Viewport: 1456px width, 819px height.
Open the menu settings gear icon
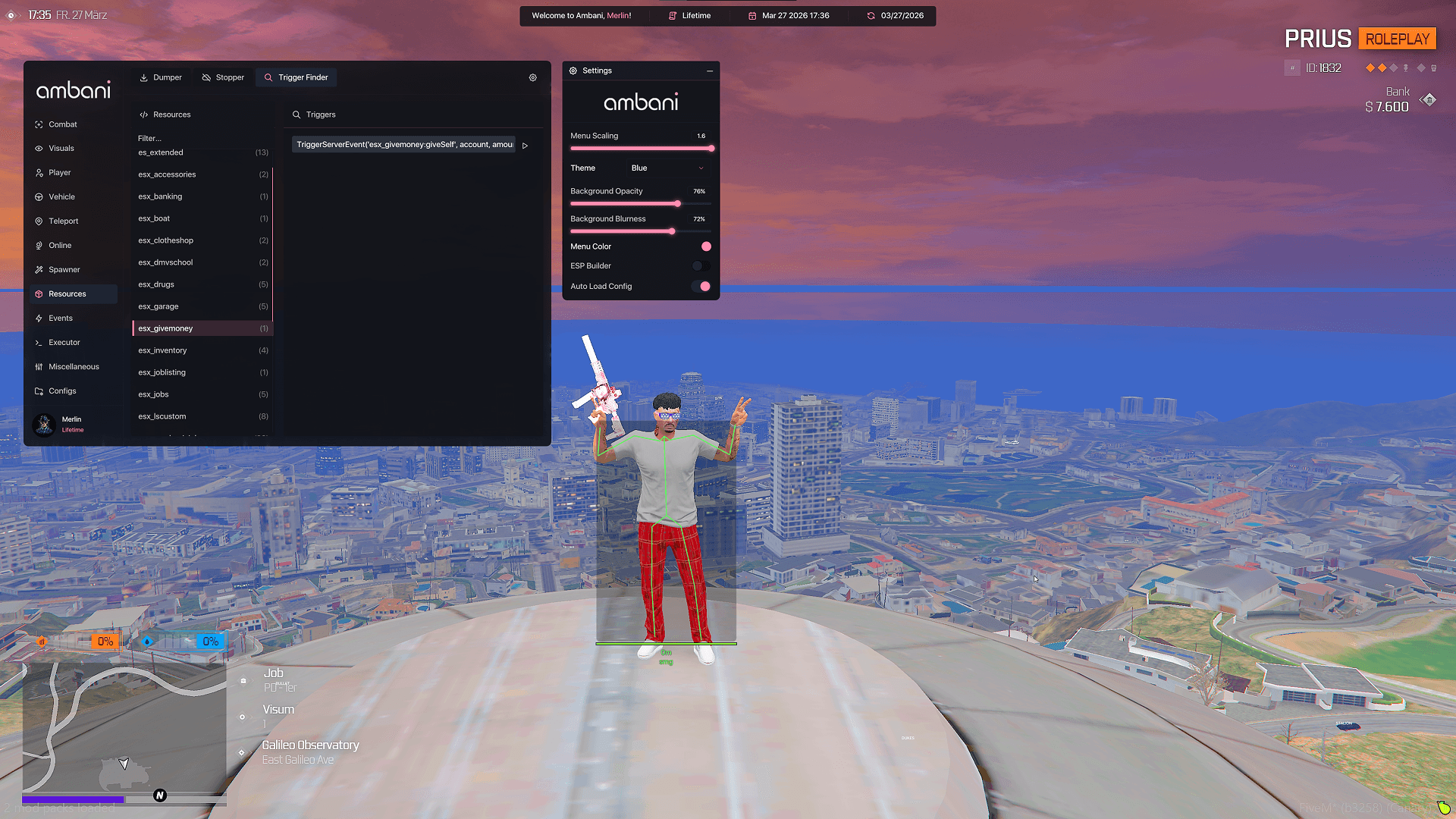(532, 77)
